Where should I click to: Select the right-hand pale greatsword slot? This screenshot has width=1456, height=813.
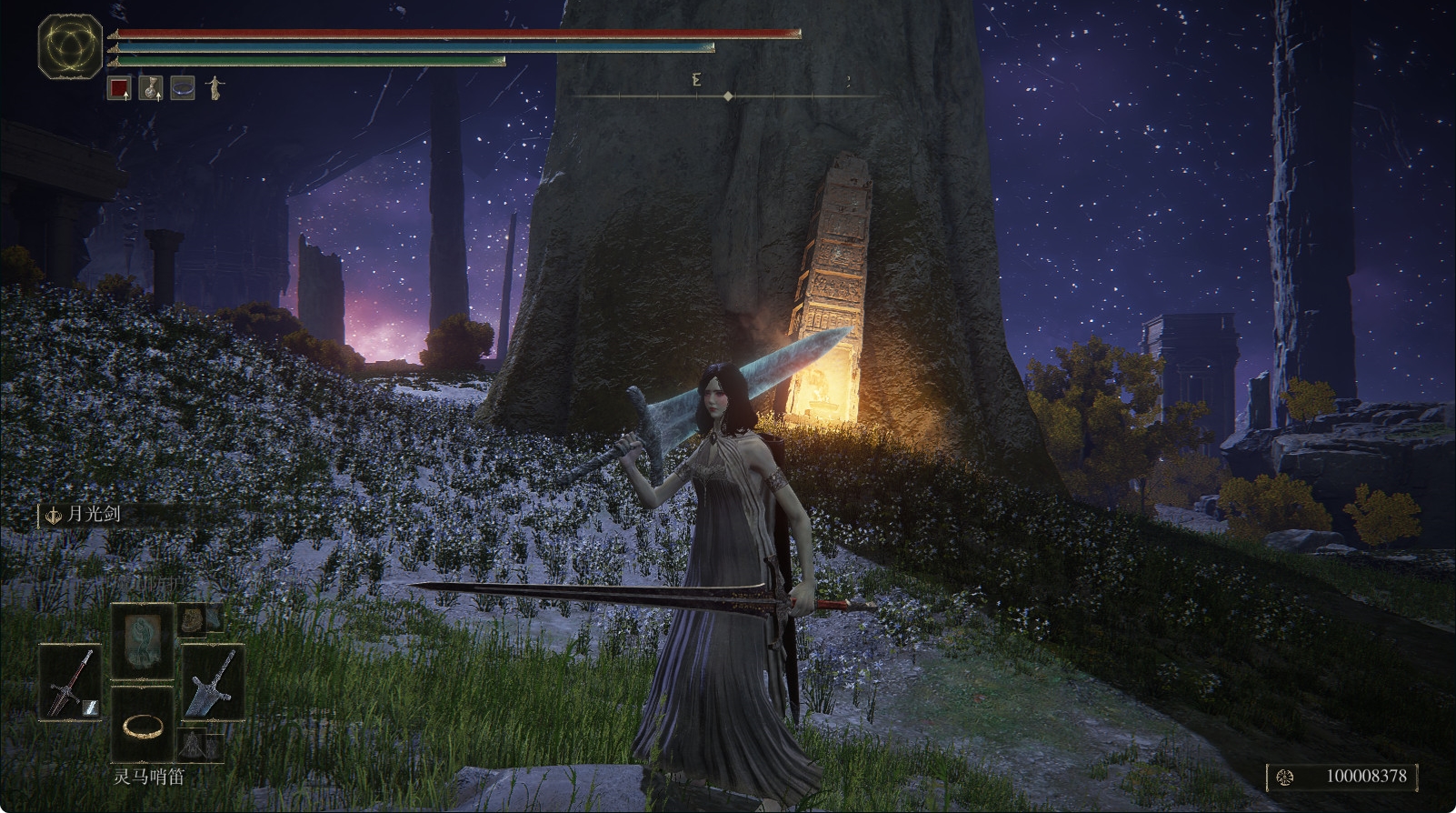coord(213,683)
